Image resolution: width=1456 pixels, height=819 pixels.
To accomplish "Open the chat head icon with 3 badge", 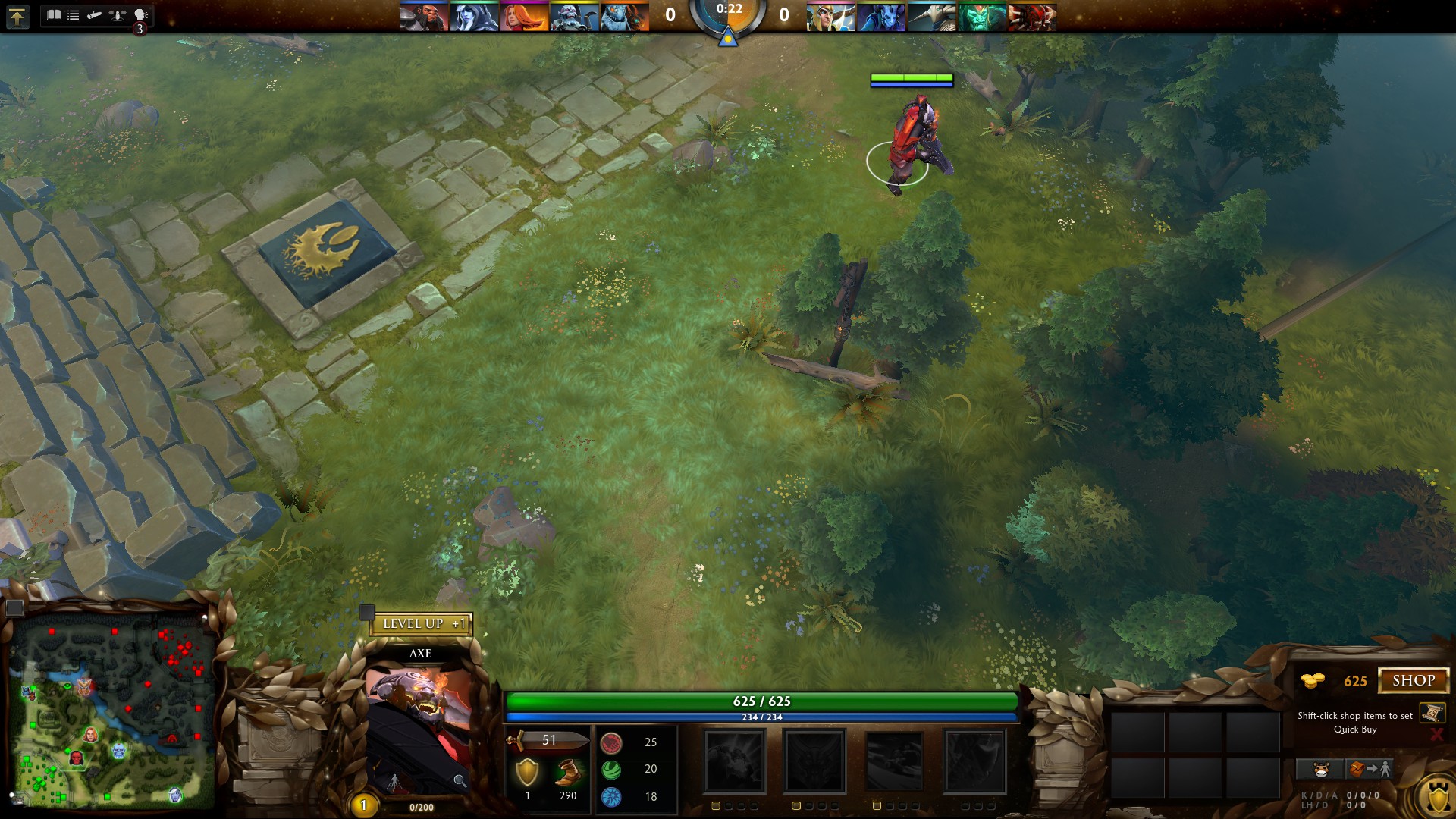I will tap(140, 16).
